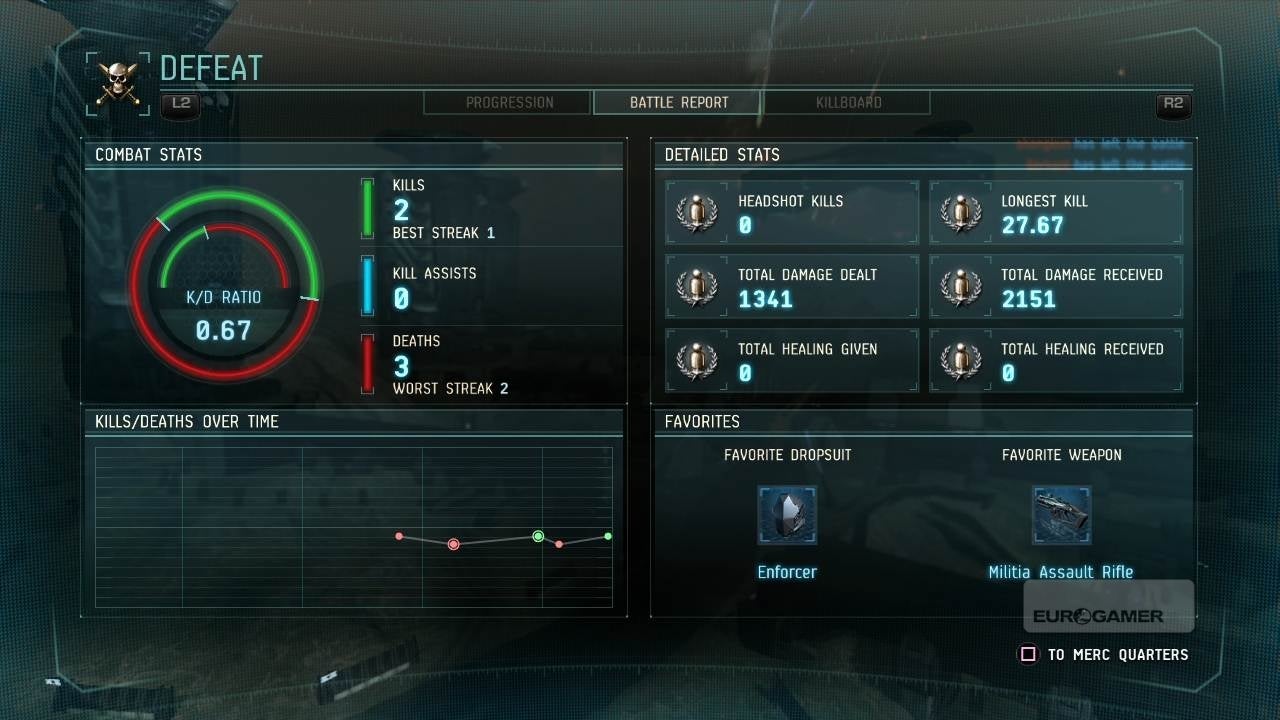Select the Enforcer dropsuit icon
This screenshot has height=720, width=1280.
(787, 515)
